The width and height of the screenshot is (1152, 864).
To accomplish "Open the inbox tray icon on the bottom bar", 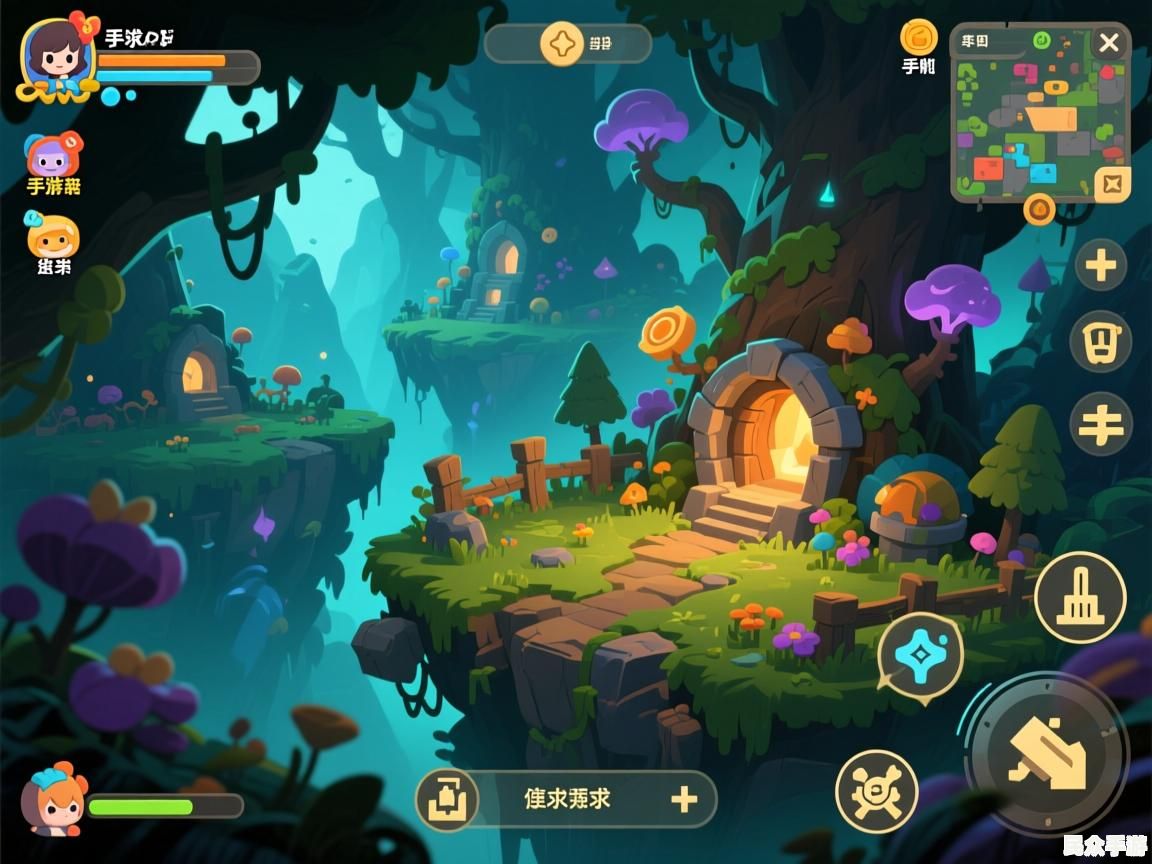I will (446, 800).
